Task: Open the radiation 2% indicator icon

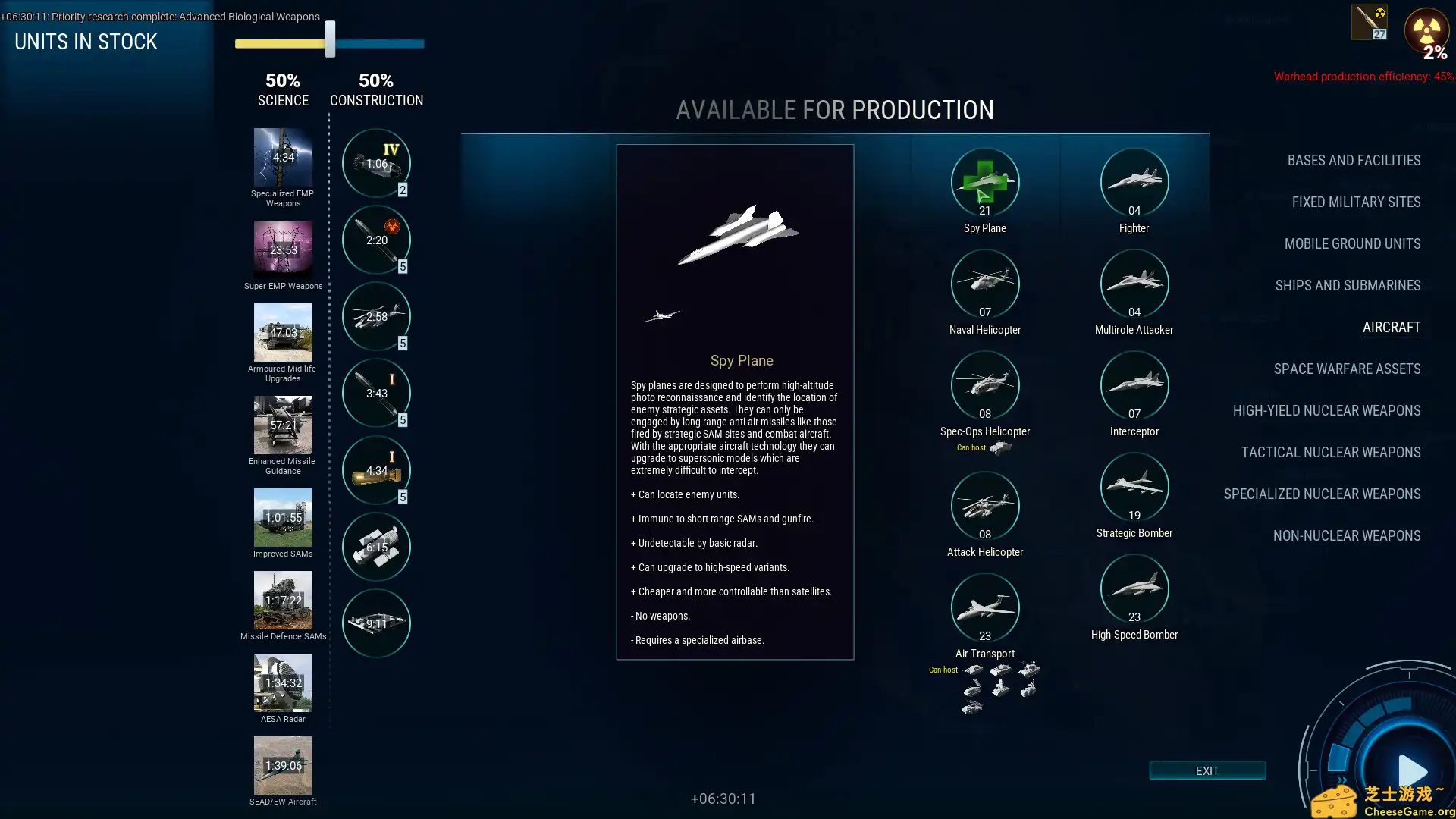Action: [x=1427, y=32]
